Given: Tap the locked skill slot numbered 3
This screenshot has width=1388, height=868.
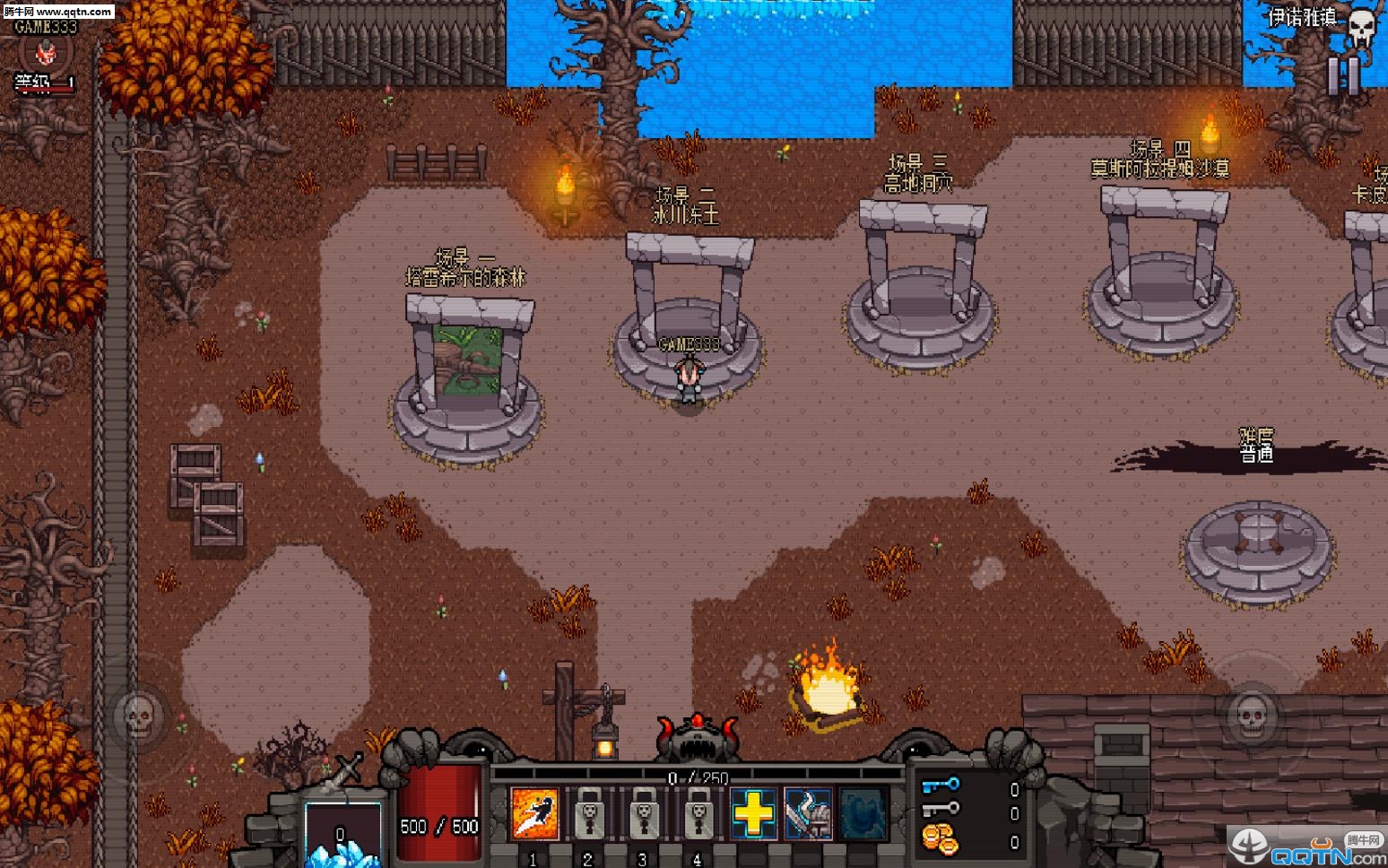Looking at the screenshot, I should coord(644,814).
